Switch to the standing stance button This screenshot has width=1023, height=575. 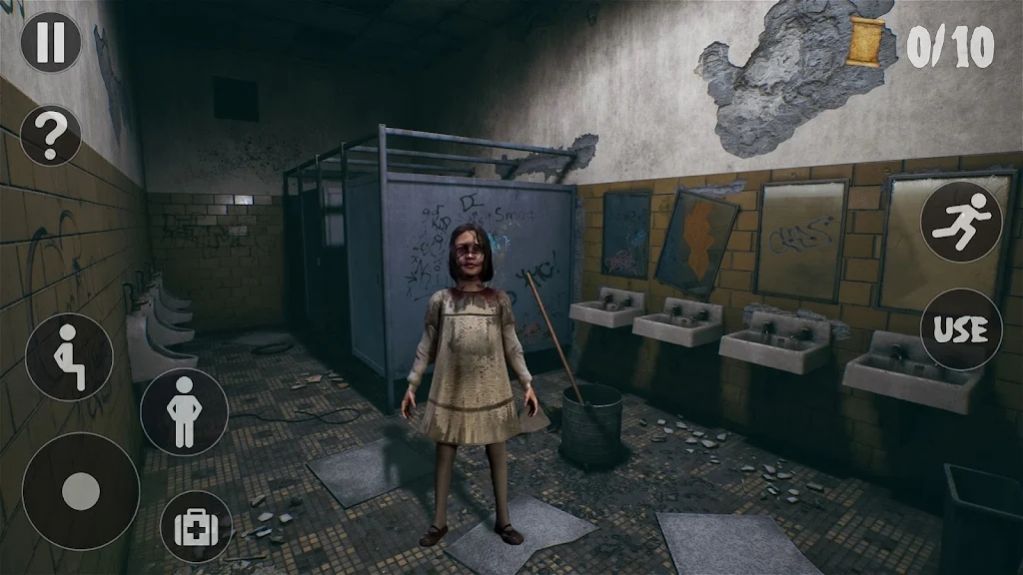[x=184, y=411]
